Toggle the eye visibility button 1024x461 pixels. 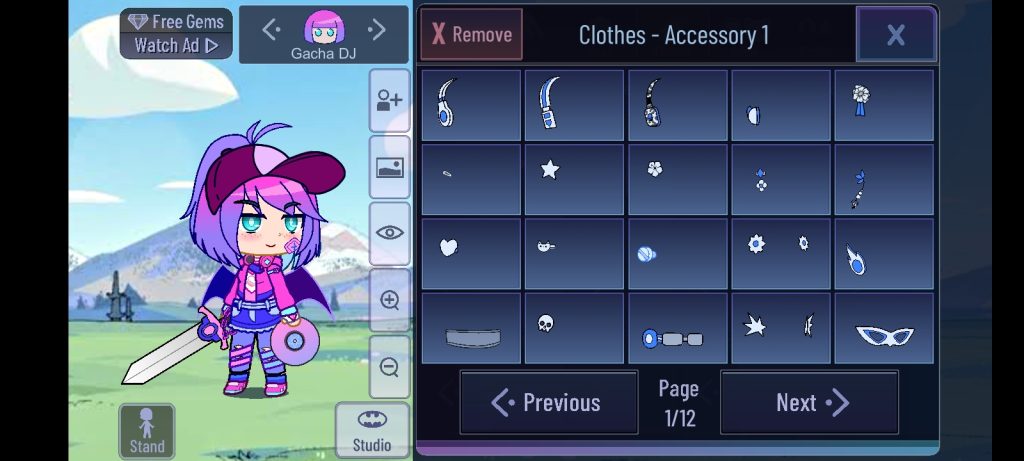coord(389,233)
